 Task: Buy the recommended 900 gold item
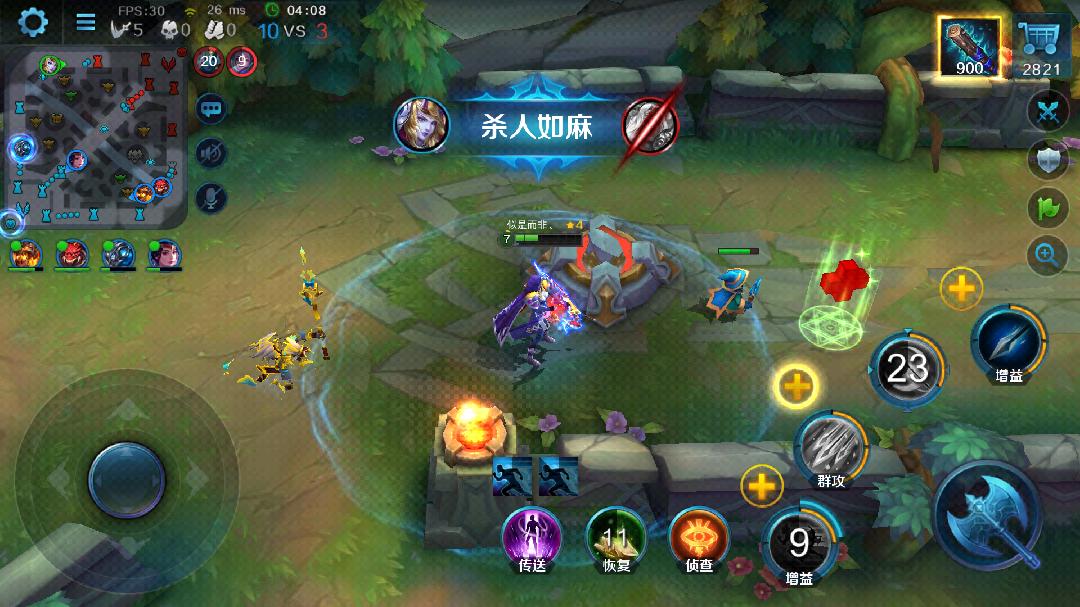click(969, 47)
